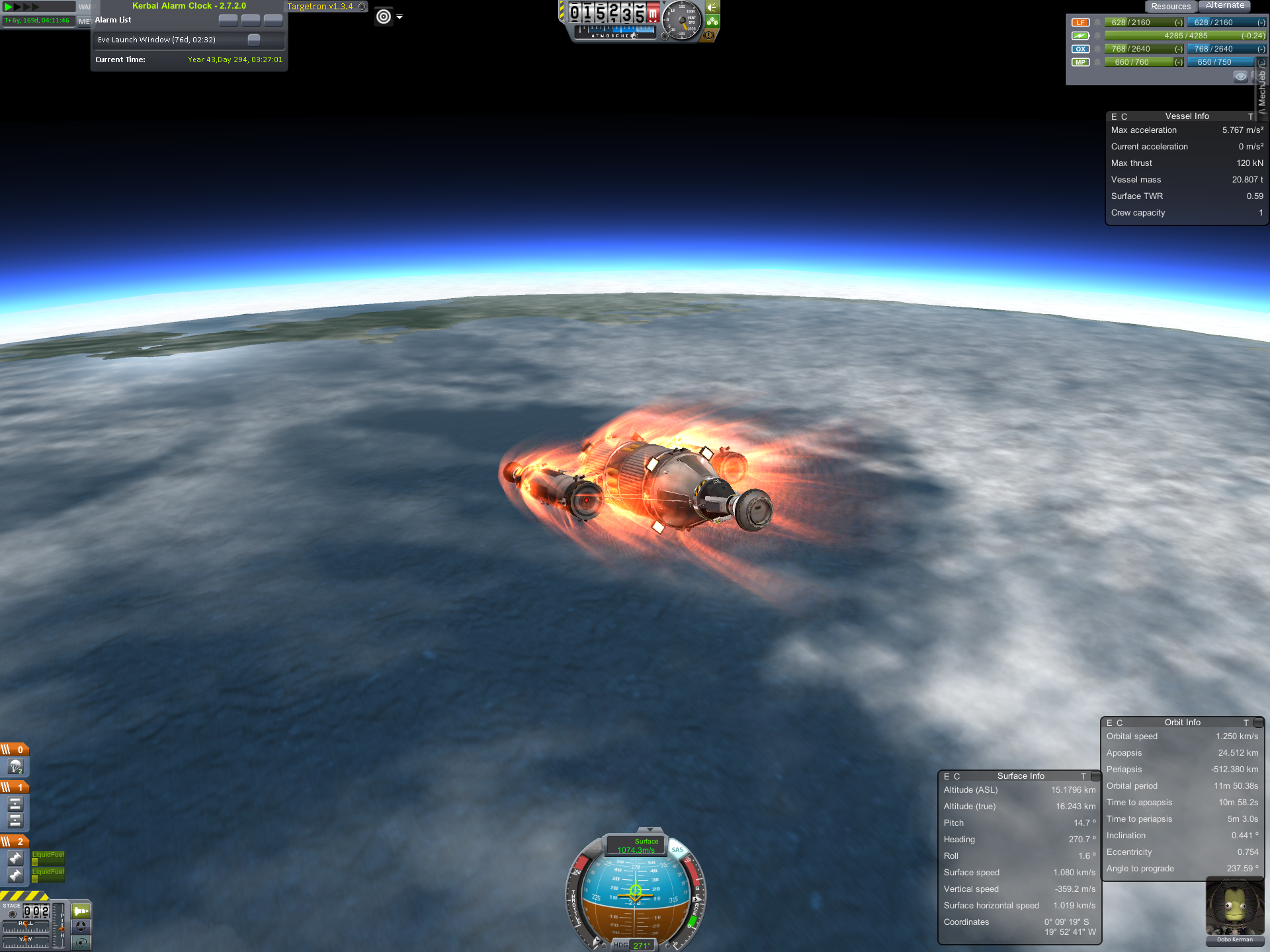This screenshot has width=1270, height=952.
Task: Open the Targetron target icon
Action: coord(384,17)
